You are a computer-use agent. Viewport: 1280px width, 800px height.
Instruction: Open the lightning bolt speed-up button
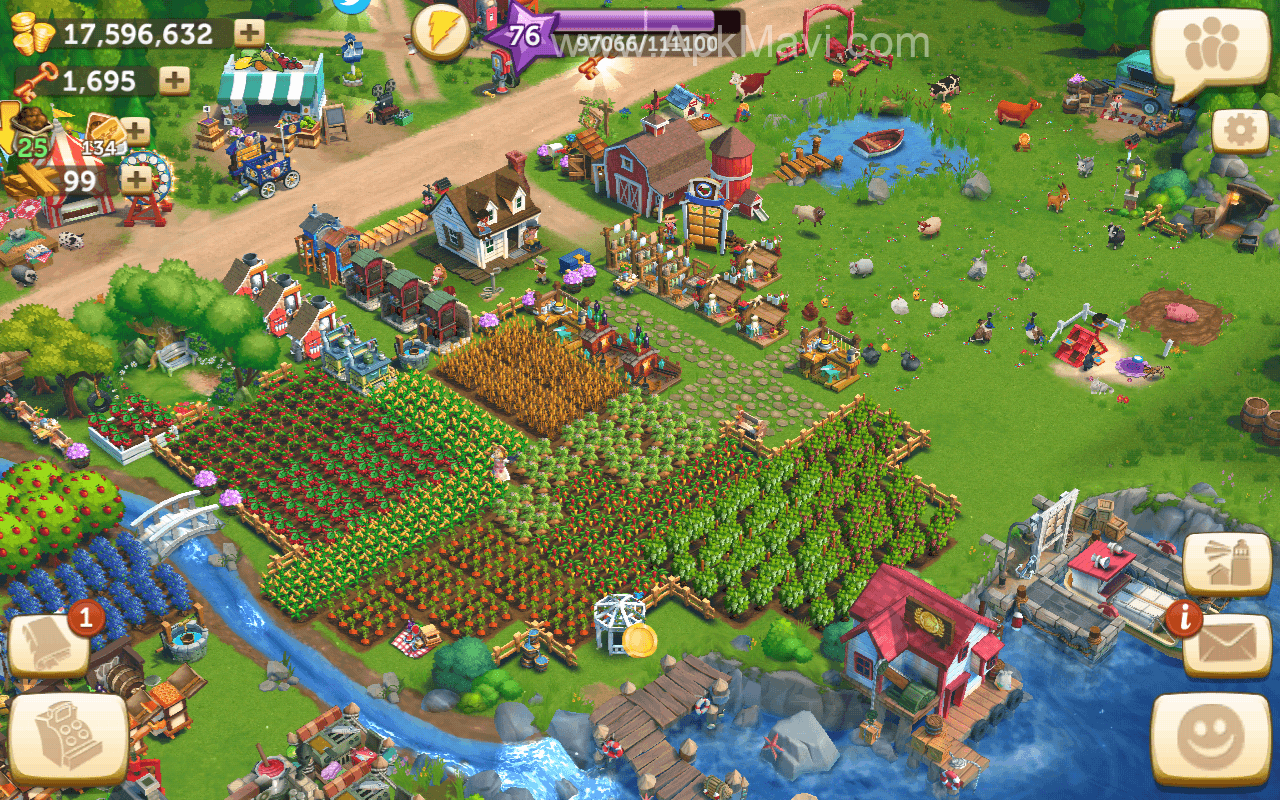[x=440, y=33]
